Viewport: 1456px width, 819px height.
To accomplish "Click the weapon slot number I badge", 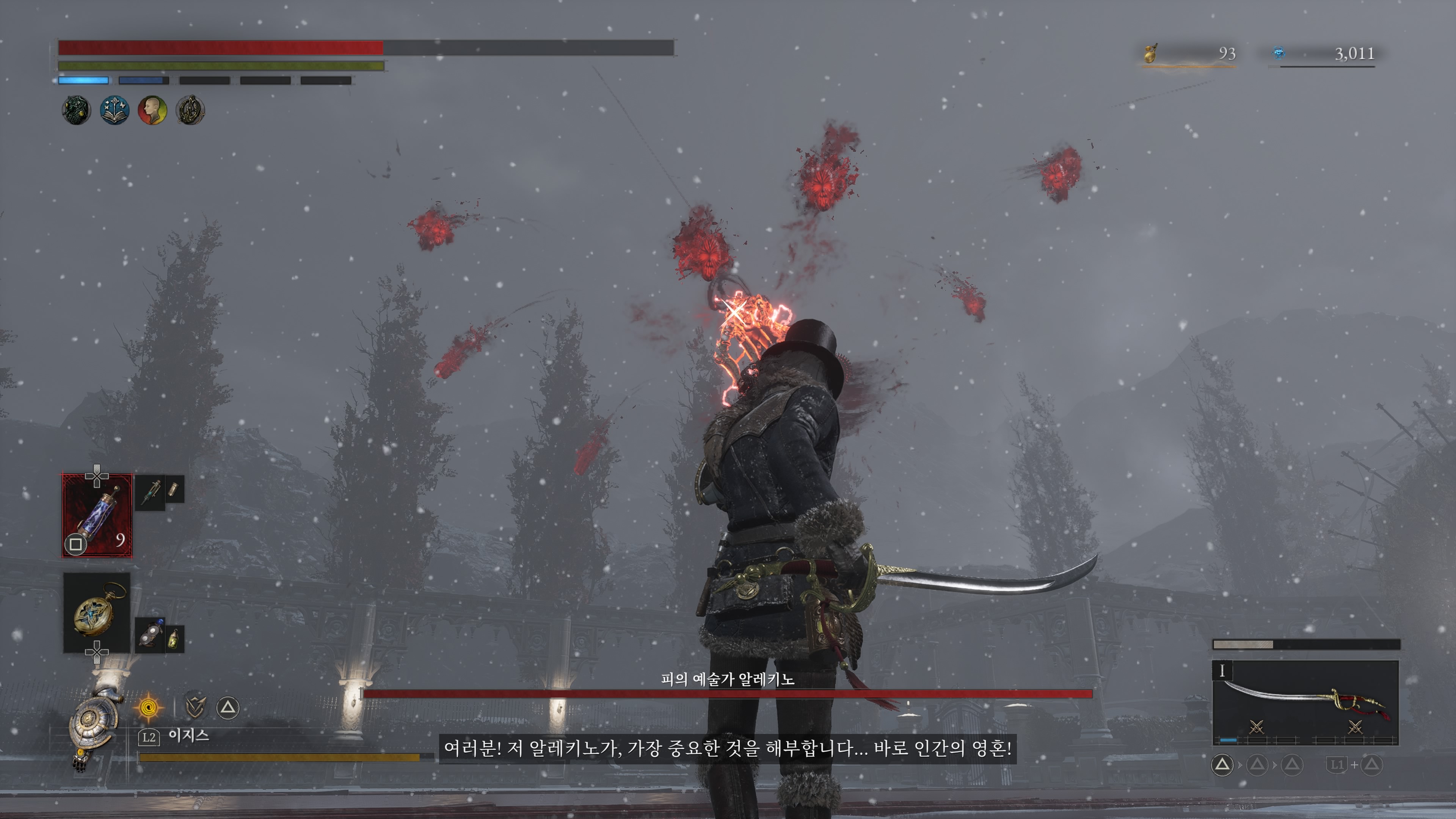I will pos(1222,671).
